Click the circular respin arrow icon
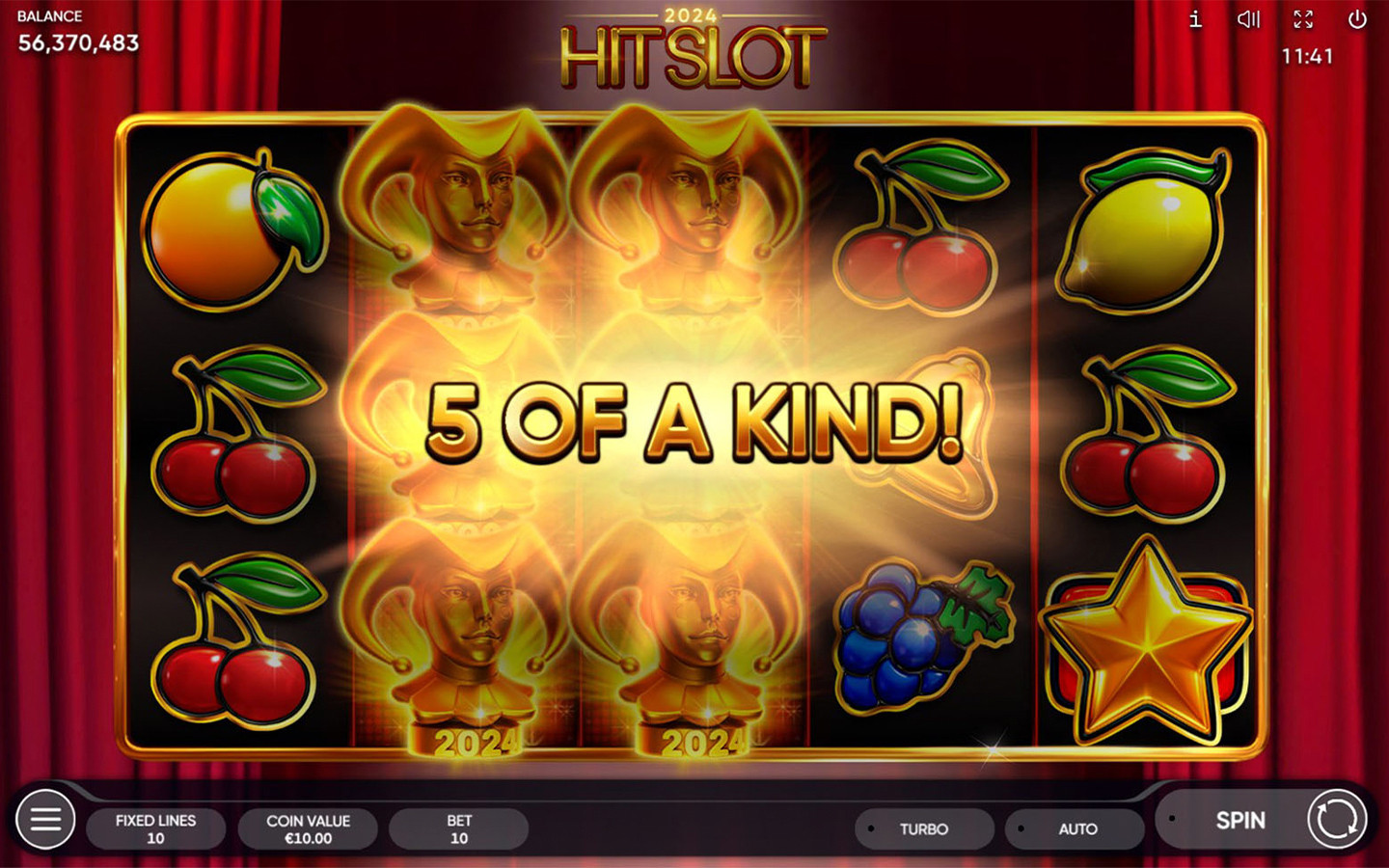This screenshot has height=868, width=1389. (1336, 820)
